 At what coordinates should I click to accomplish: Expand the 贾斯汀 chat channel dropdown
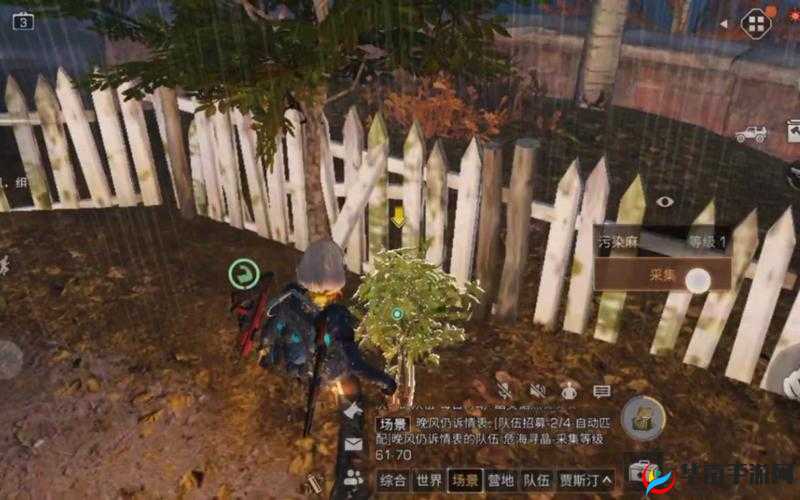tap(586, 479)
